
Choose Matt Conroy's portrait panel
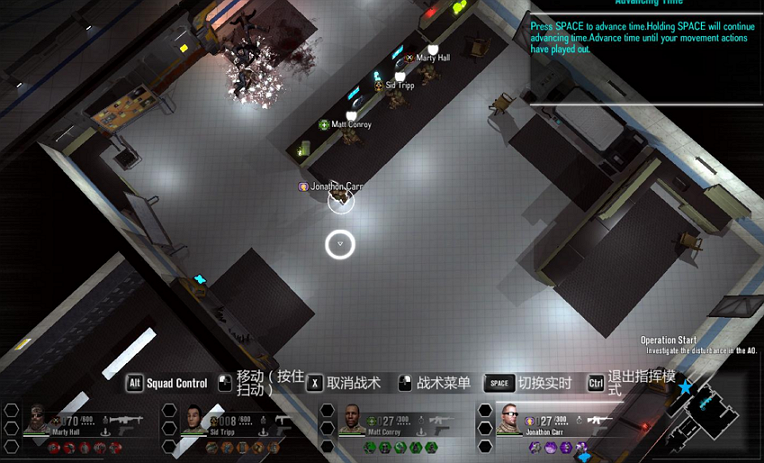352,420
